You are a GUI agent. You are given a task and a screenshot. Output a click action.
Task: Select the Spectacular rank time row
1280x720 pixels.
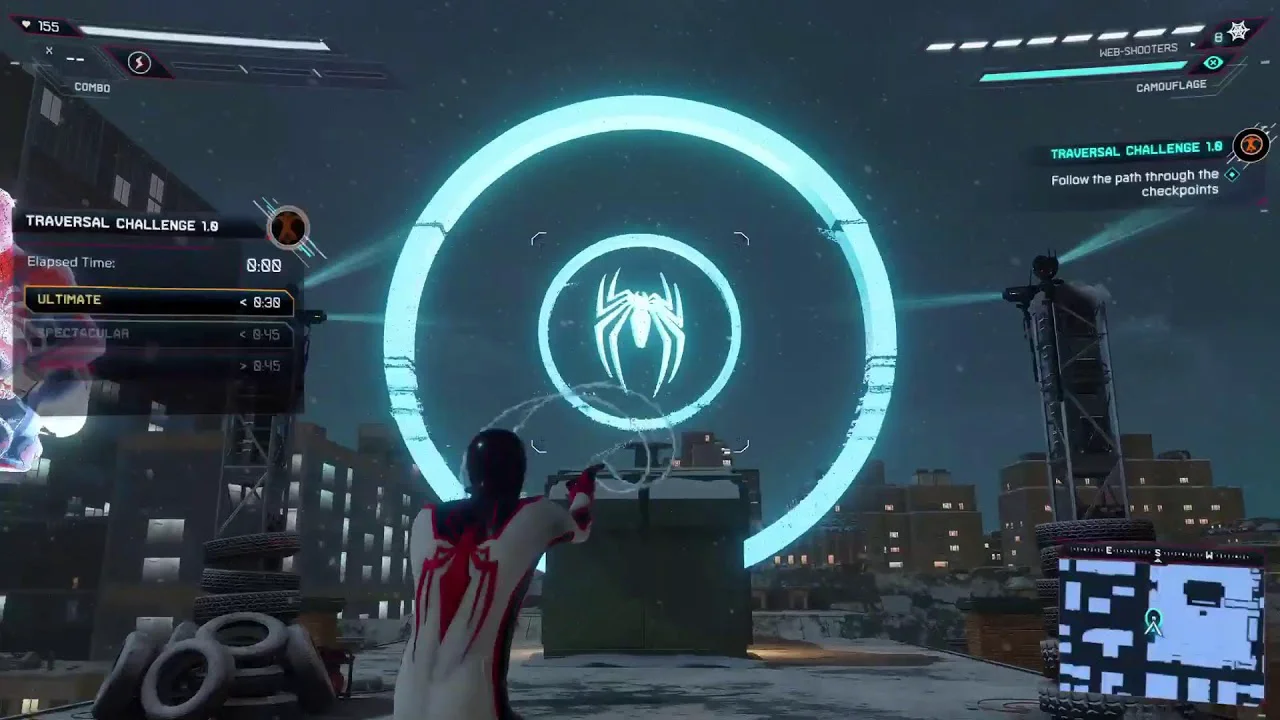pyautogui.click(x=160, y=334)
